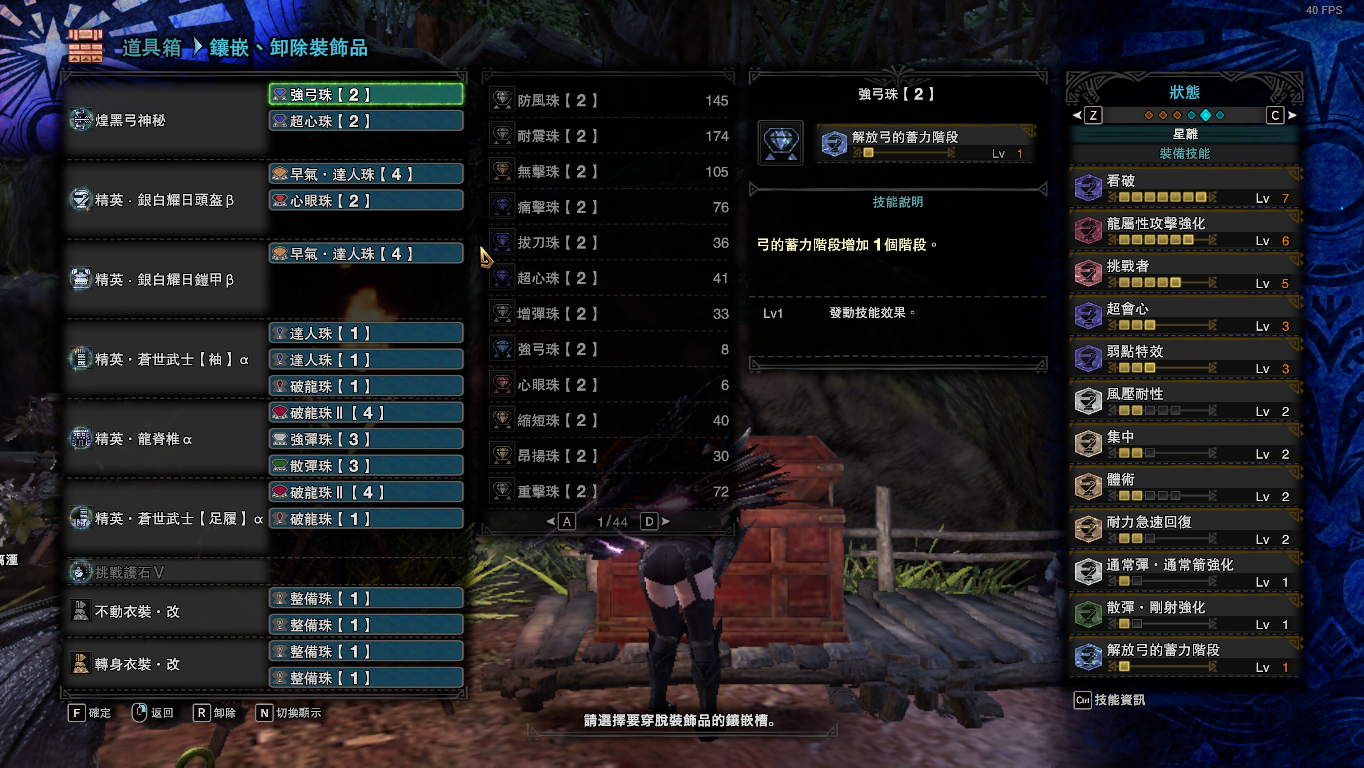
Task: Click the 煌黑弓神秘 weapon row
Action: coord(165,120)
